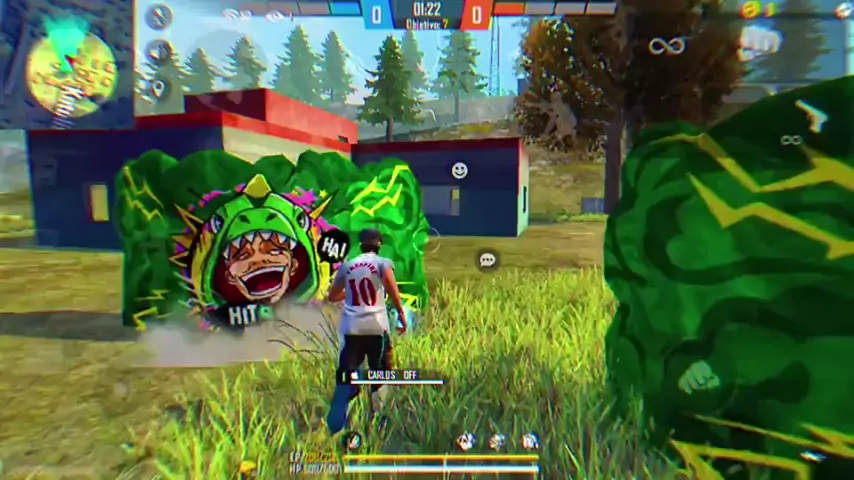Tap the punch attack button

(x=699, y=376)
